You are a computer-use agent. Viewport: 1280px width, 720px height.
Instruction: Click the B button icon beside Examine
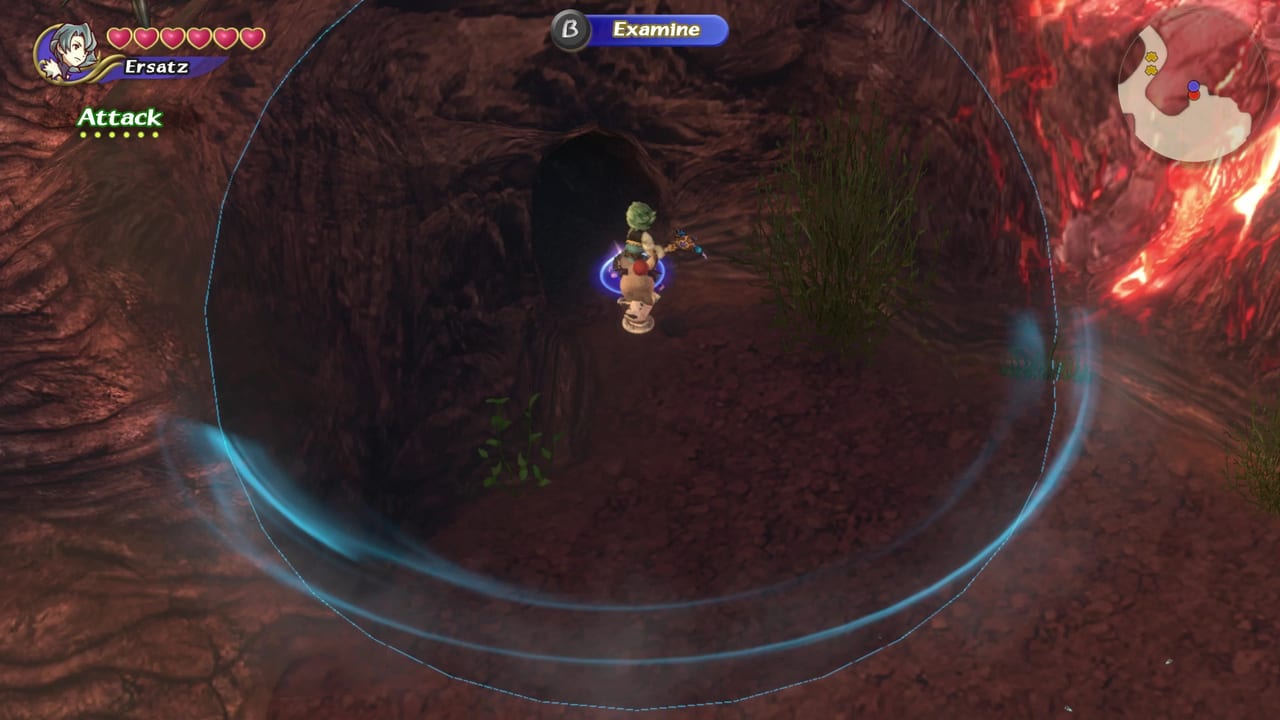567,30
